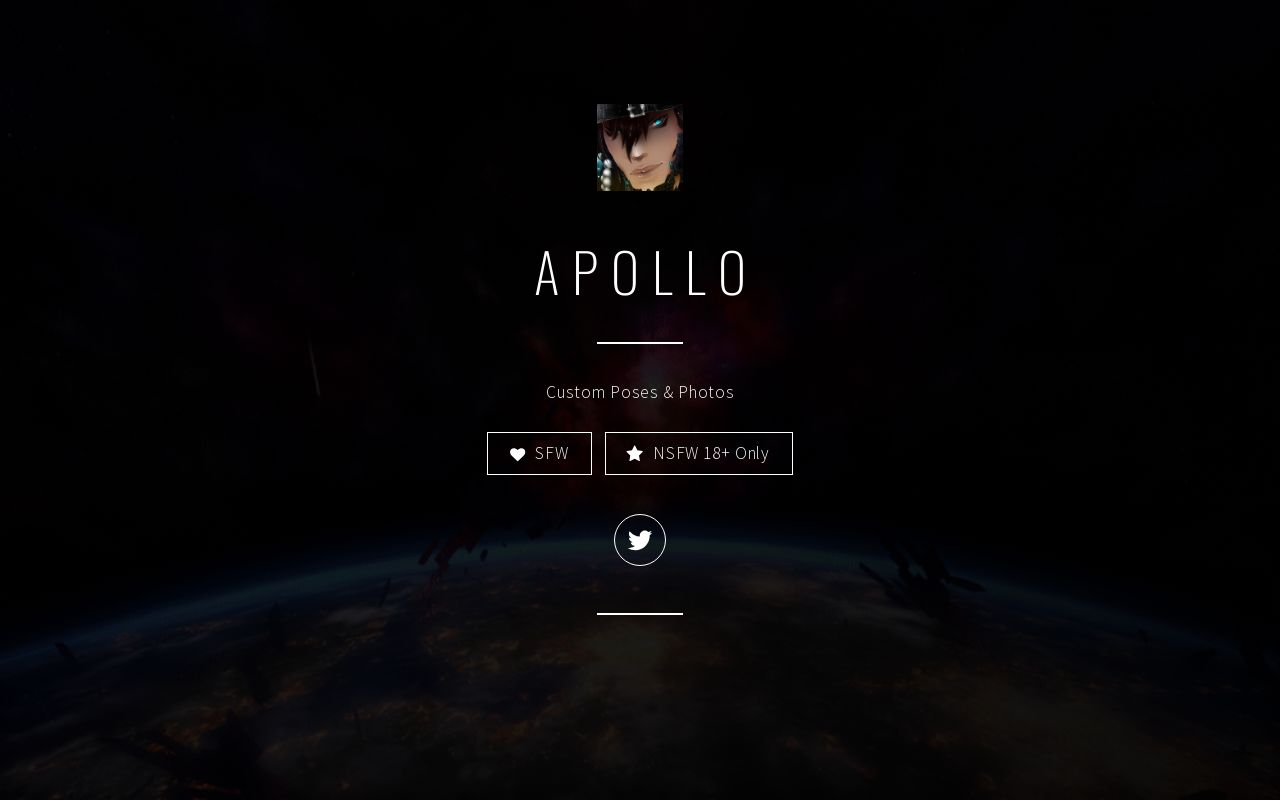Select the Custom Poses & Photos tagline
Viewport: 1280px width, 800px height.
pos(640,392)
